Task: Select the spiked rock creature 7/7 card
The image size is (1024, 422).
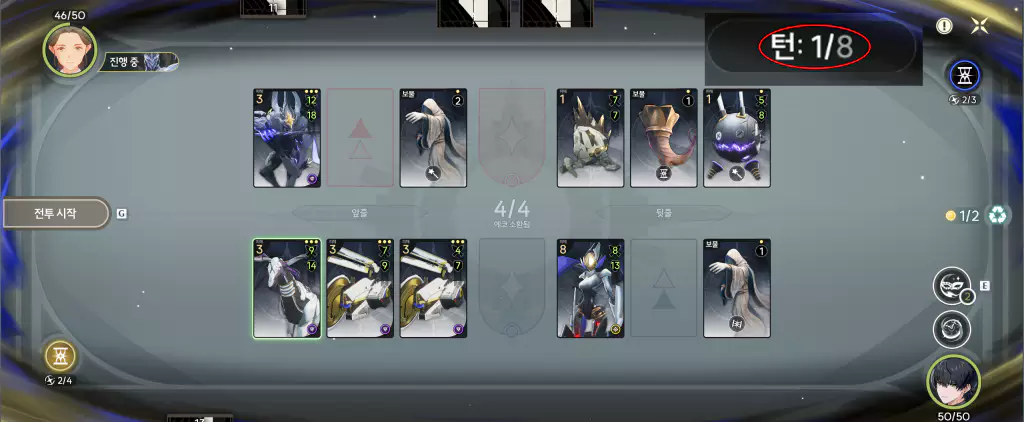Action: pos(591,138)
